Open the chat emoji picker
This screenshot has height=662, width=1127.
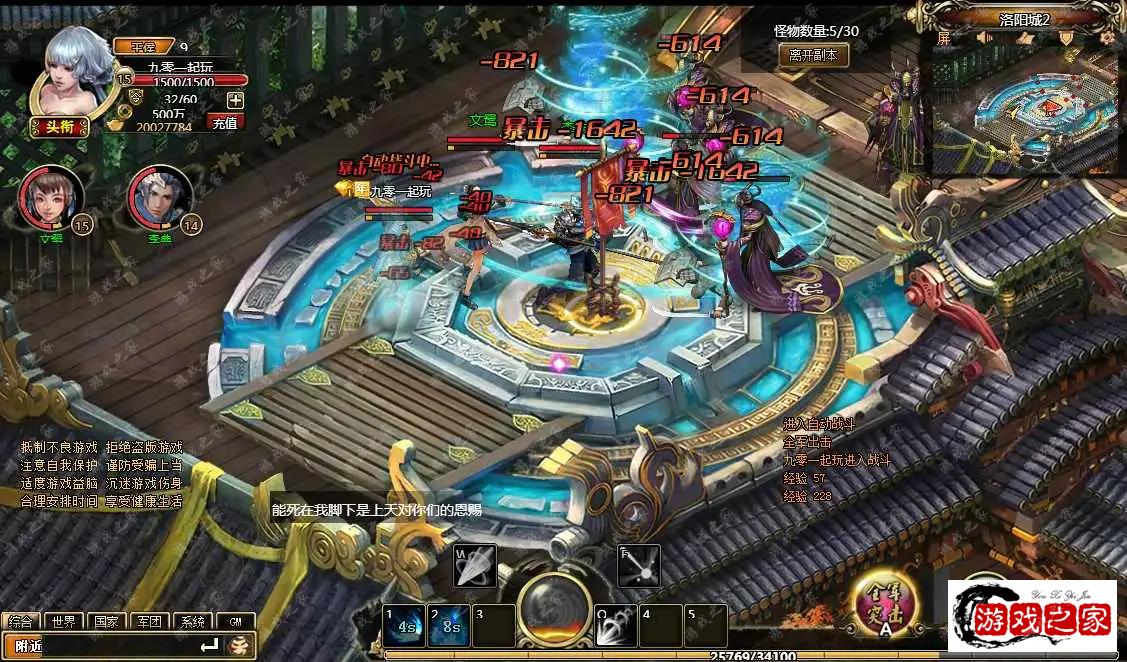[x=240, y=646]
